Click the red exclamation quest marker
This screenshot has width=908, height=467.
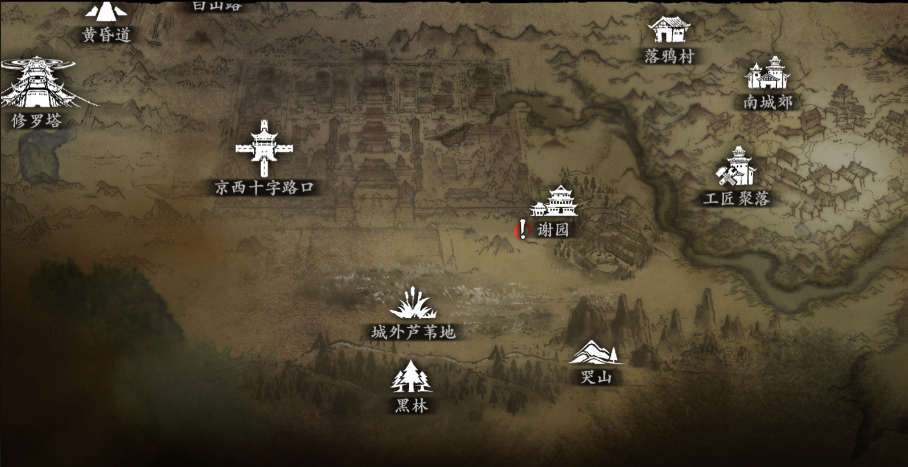point(521,230)
